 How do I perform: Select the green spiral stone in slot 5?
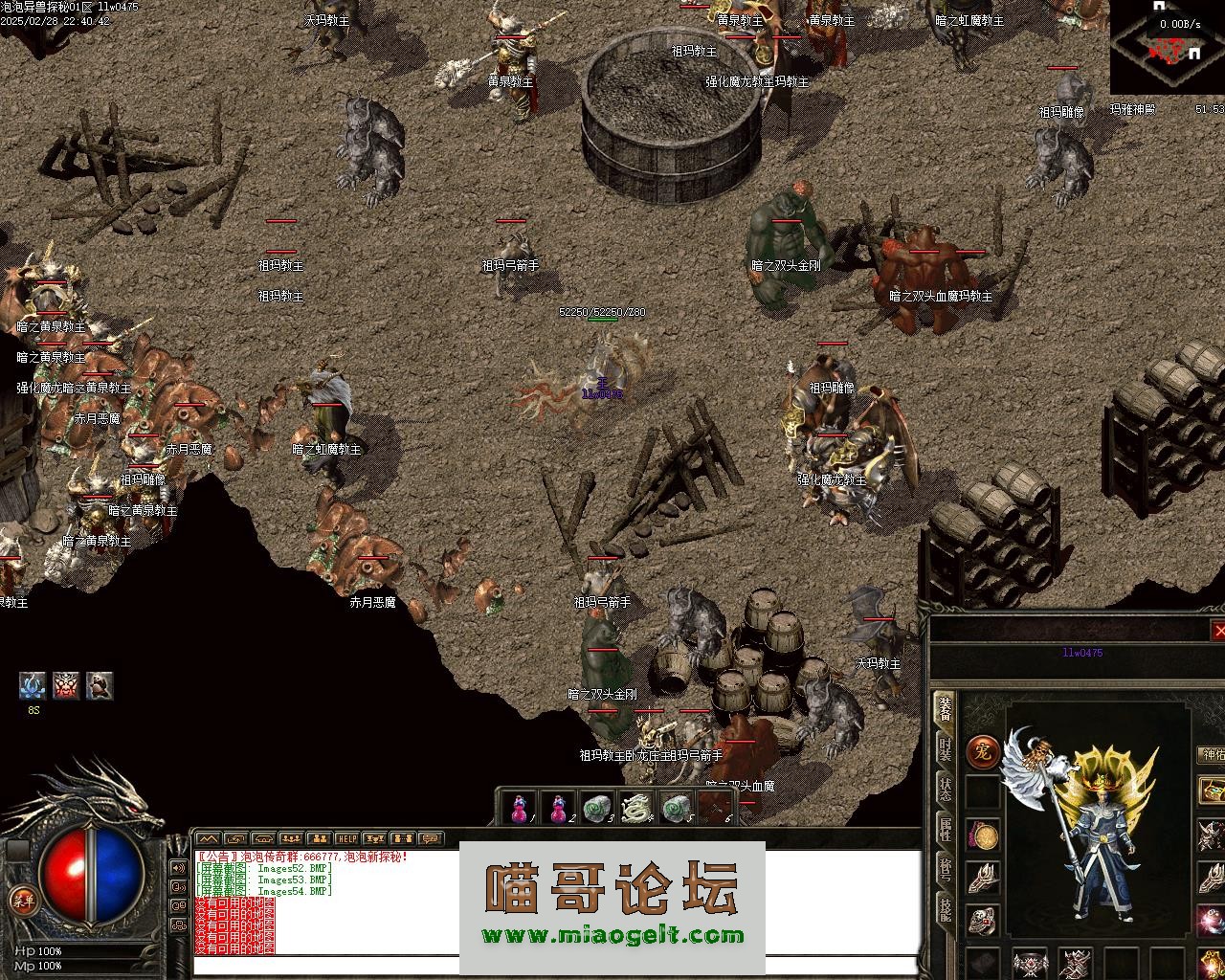coord(676,808)
